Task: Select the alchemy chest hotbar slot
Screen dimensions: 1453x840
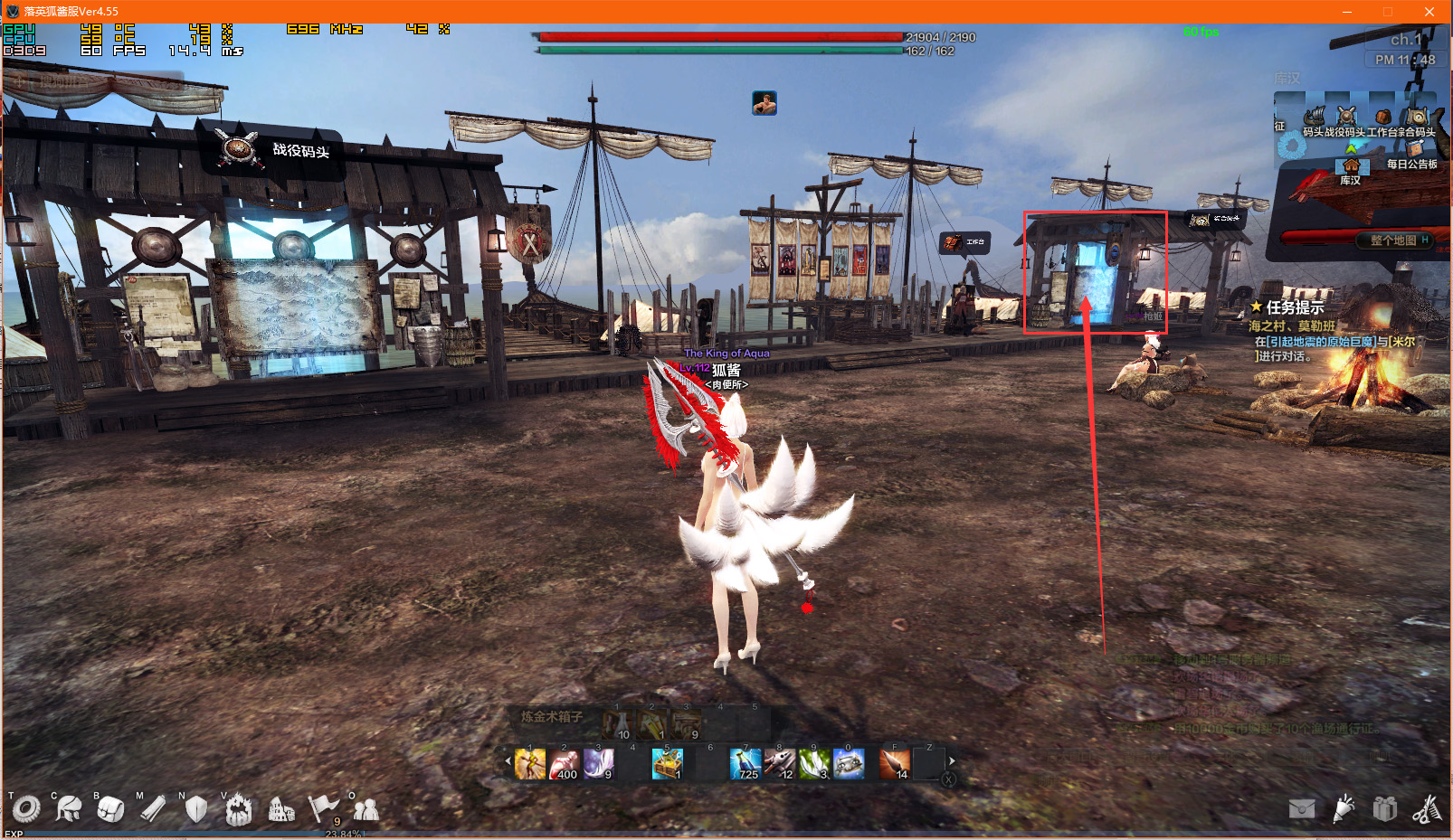Action: tap(667, 765)
